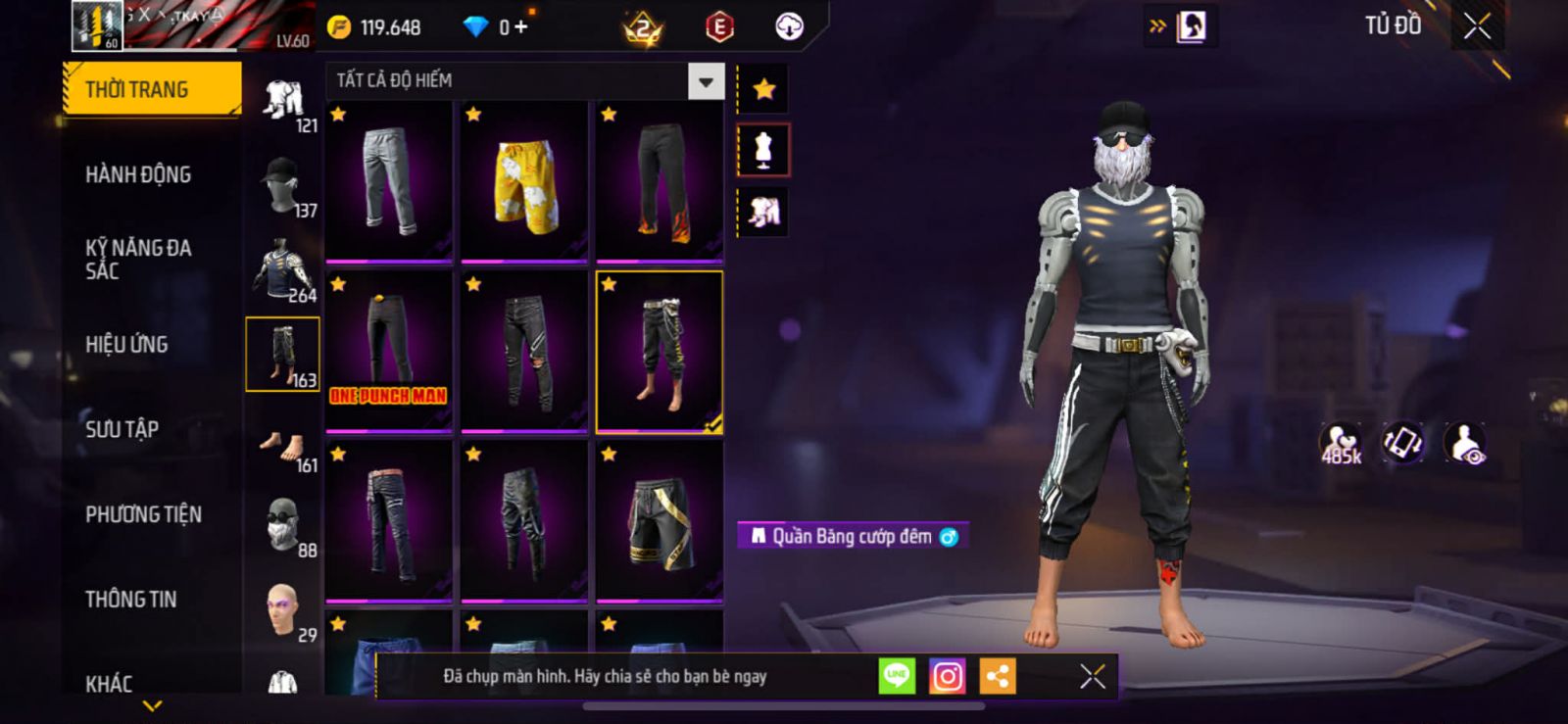
Task: Share screenshot to Instagram
Action: coord(947,676)
